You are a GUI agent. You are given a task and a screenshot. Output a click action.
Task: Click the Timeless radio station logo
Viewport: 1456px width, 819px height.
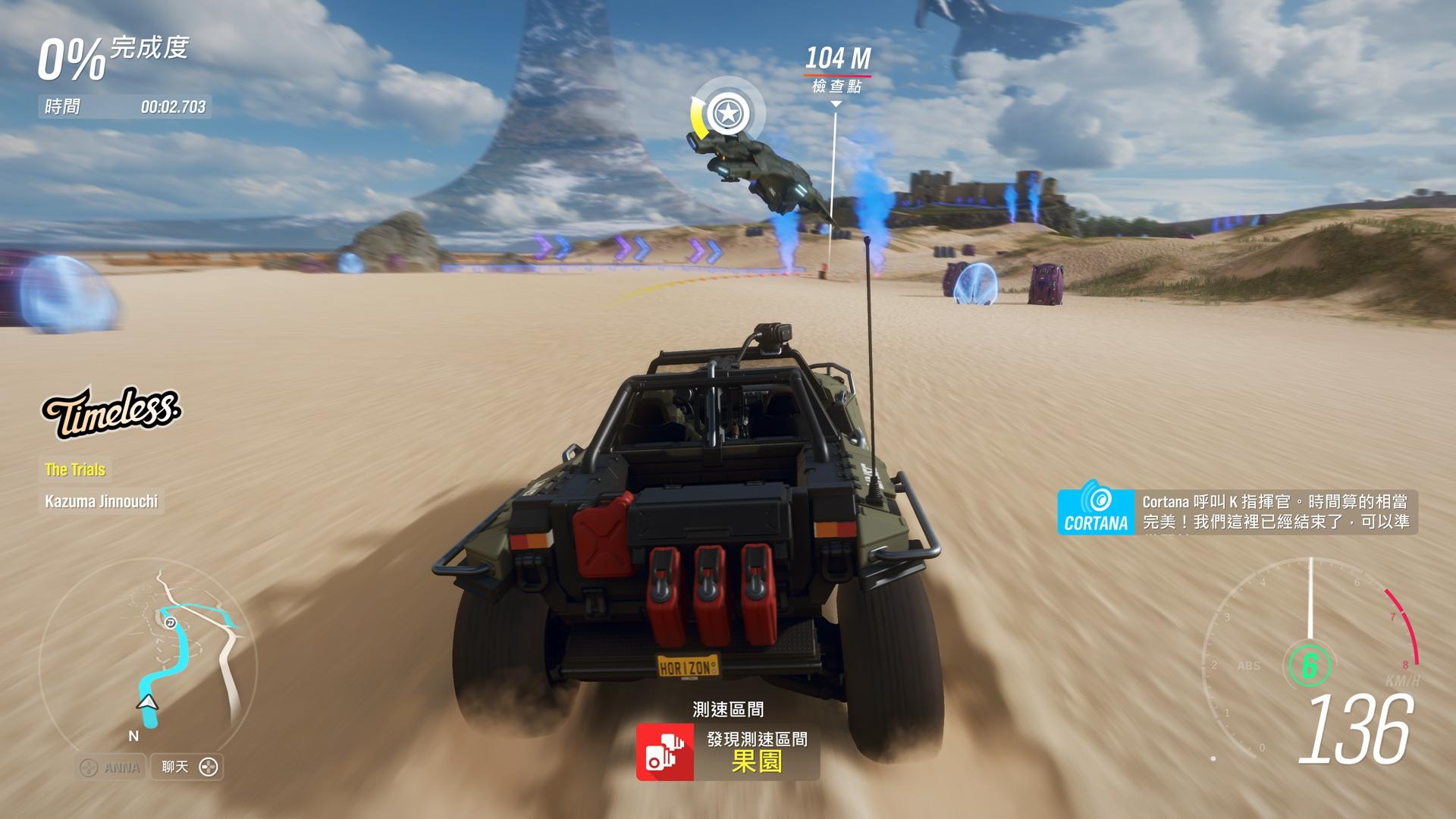(x=111, y=412)
